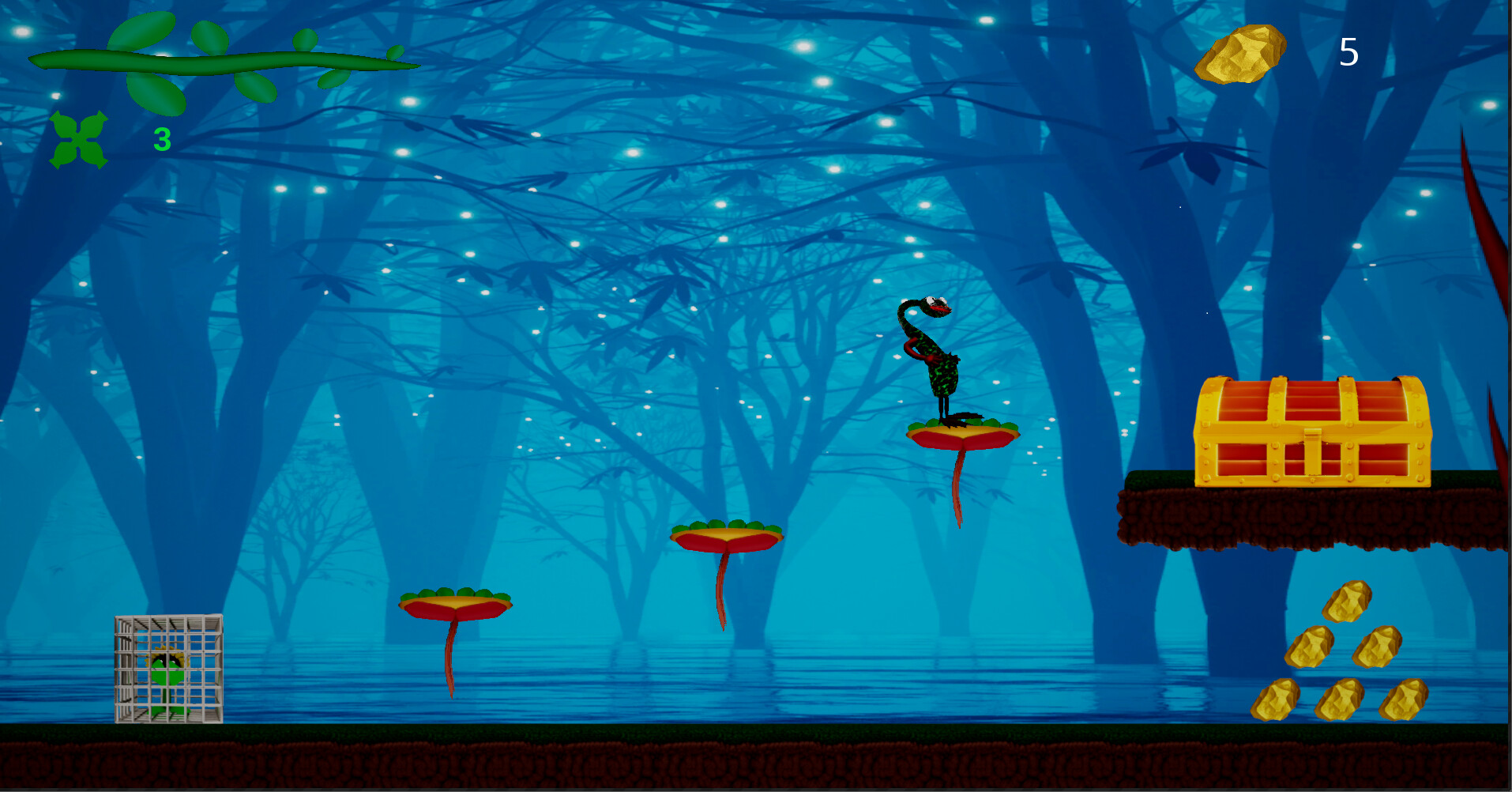Click the green cross-shaped leaf emblem
Screen dimensions: 1512x792
[77, 140]
